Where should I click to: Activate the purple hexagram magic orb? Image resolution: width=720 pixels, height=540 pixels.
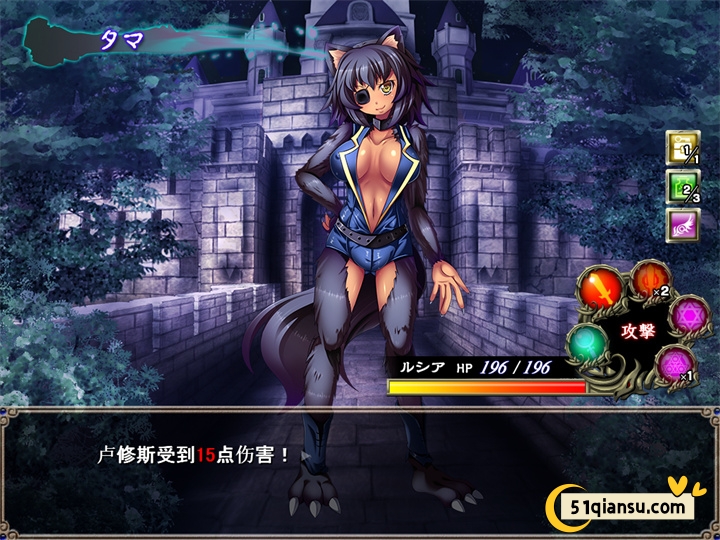point(689,313)
